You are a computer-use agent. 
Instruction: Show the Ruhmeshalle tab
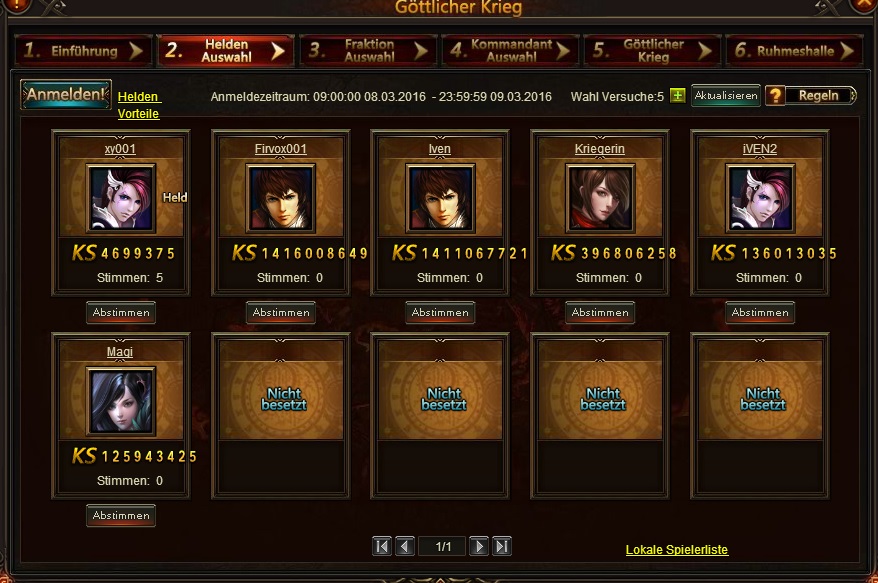click(x=794, y=51)
